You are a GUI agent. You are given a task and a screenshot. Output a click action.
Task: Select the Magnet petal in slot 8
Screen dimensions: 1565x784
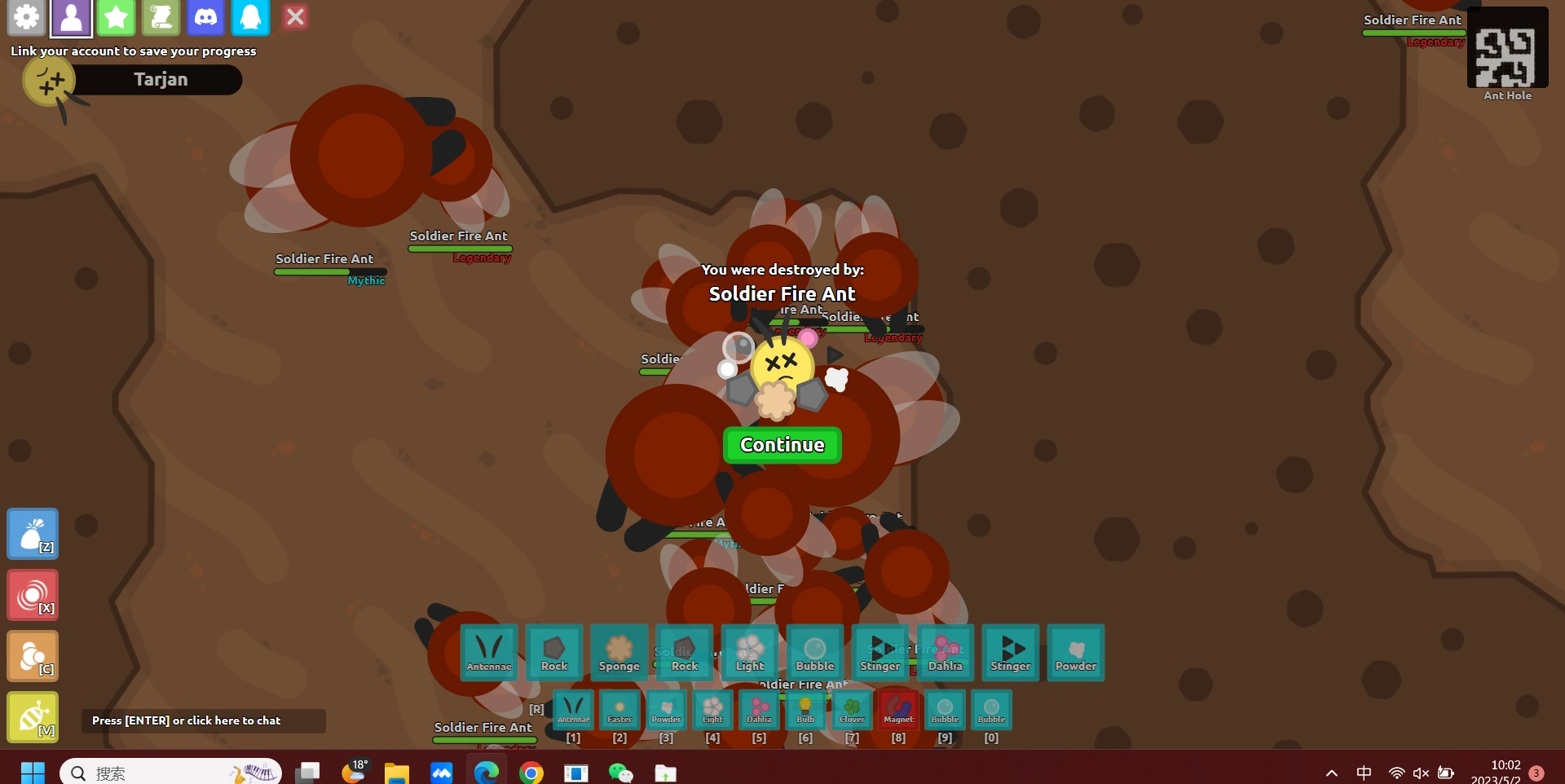point(898,710)
